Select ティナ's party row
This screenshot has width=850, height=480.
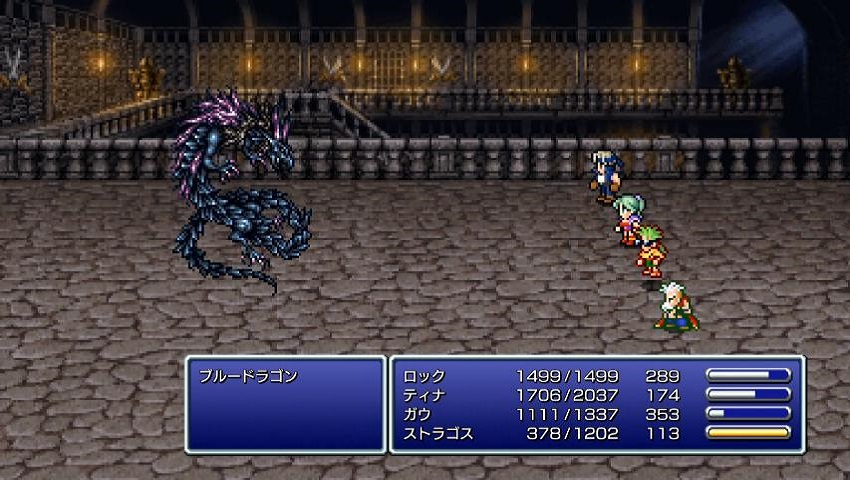[x=424, y=396]
